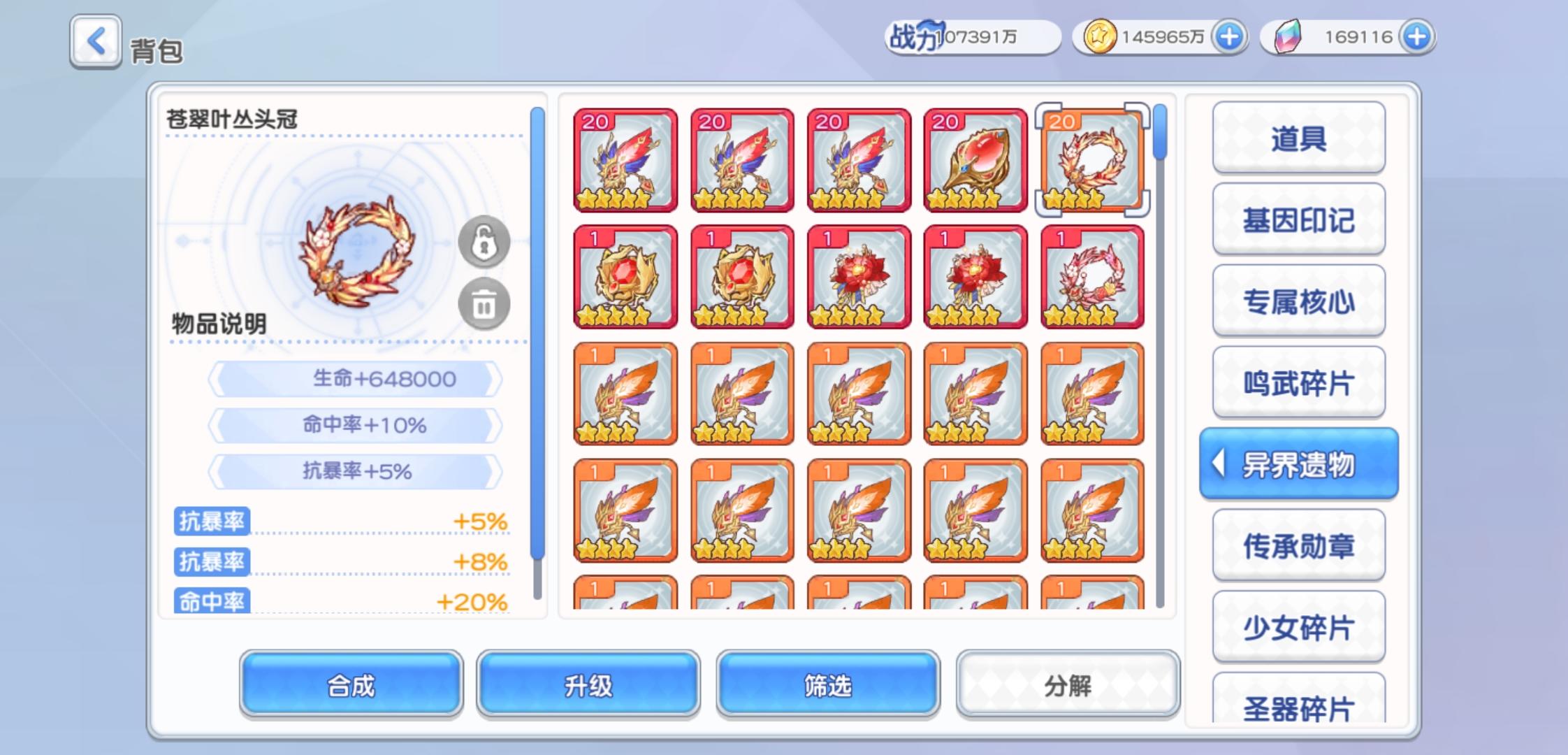The height and width of the screenshot is (755, 1568).
Task: Open the 筛选 filter options
Action: coord(827,686)
